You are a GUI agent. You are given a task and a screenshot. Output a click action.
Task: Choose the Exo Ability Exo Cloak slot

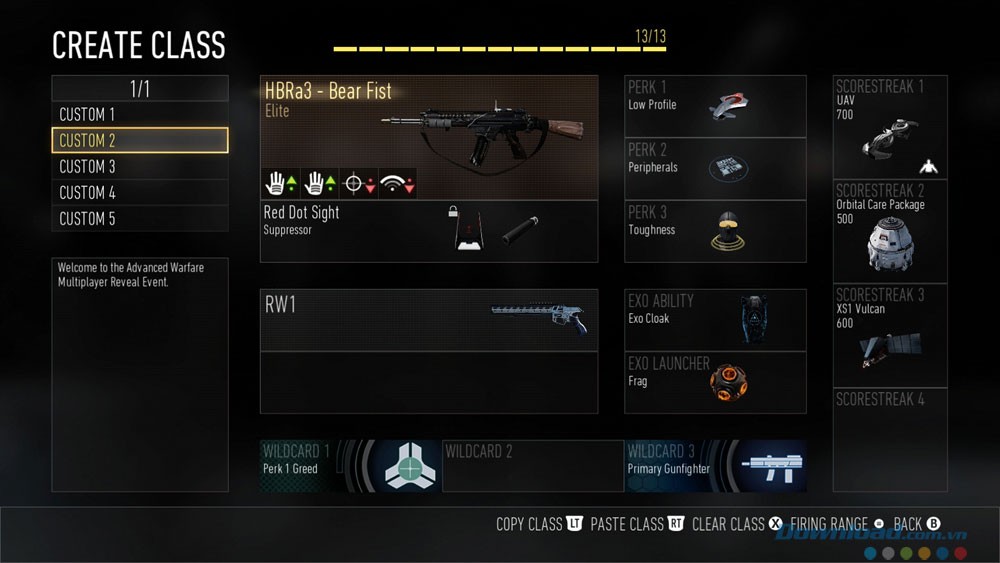click(714, 320)
